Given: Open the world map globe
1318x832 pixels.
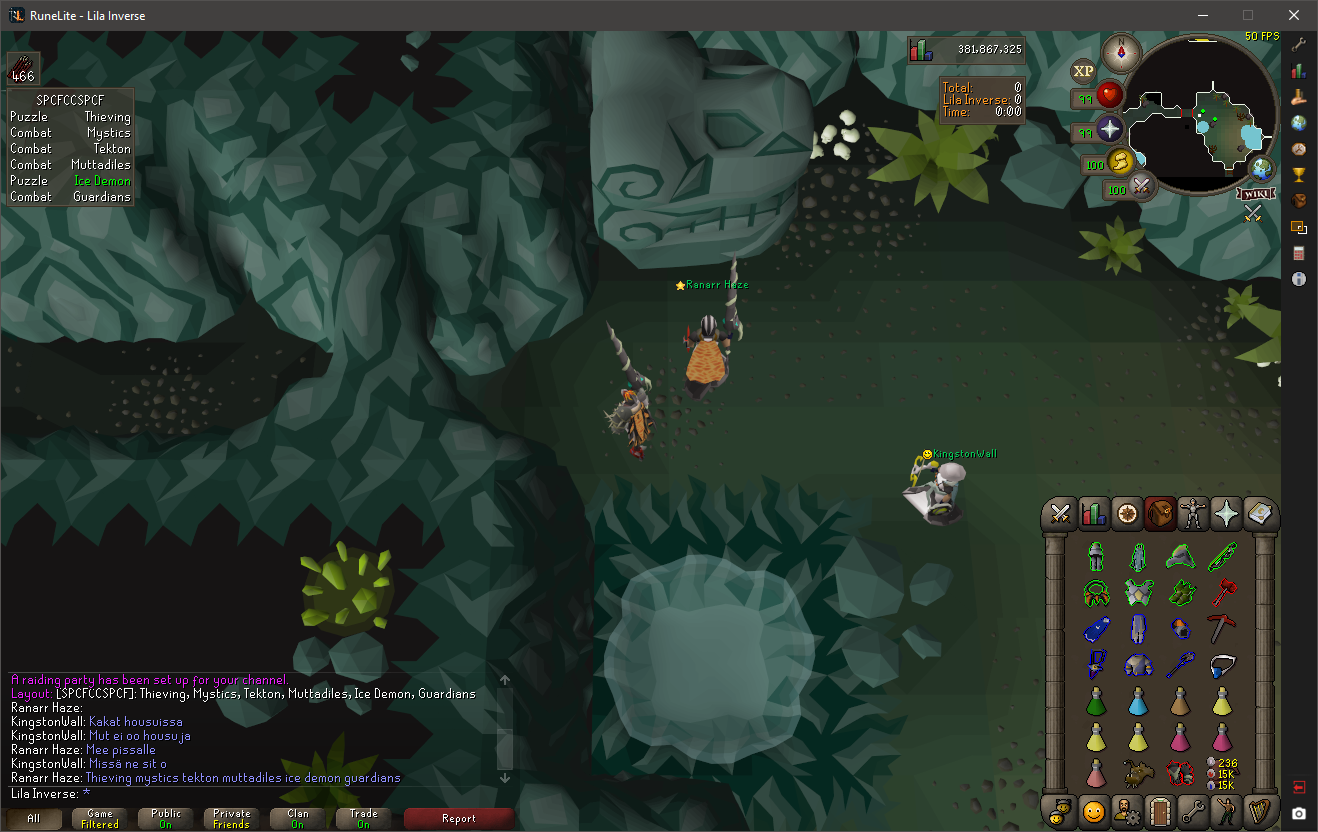Looking at the screenshot, I should (x=1263, y=168).
